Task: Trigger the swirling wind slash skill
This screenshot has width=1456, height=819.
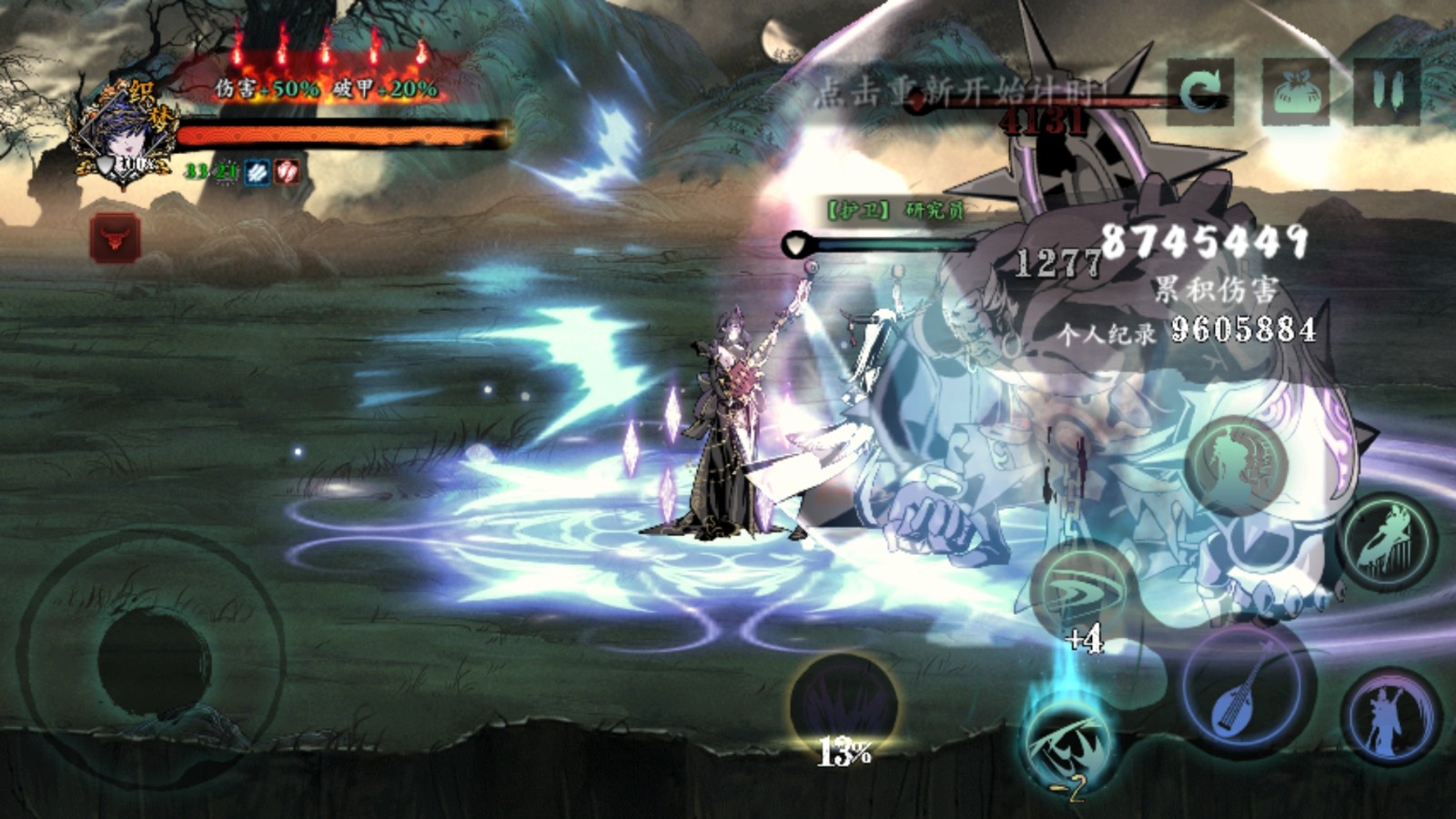Action: (x=1083, y=589)
